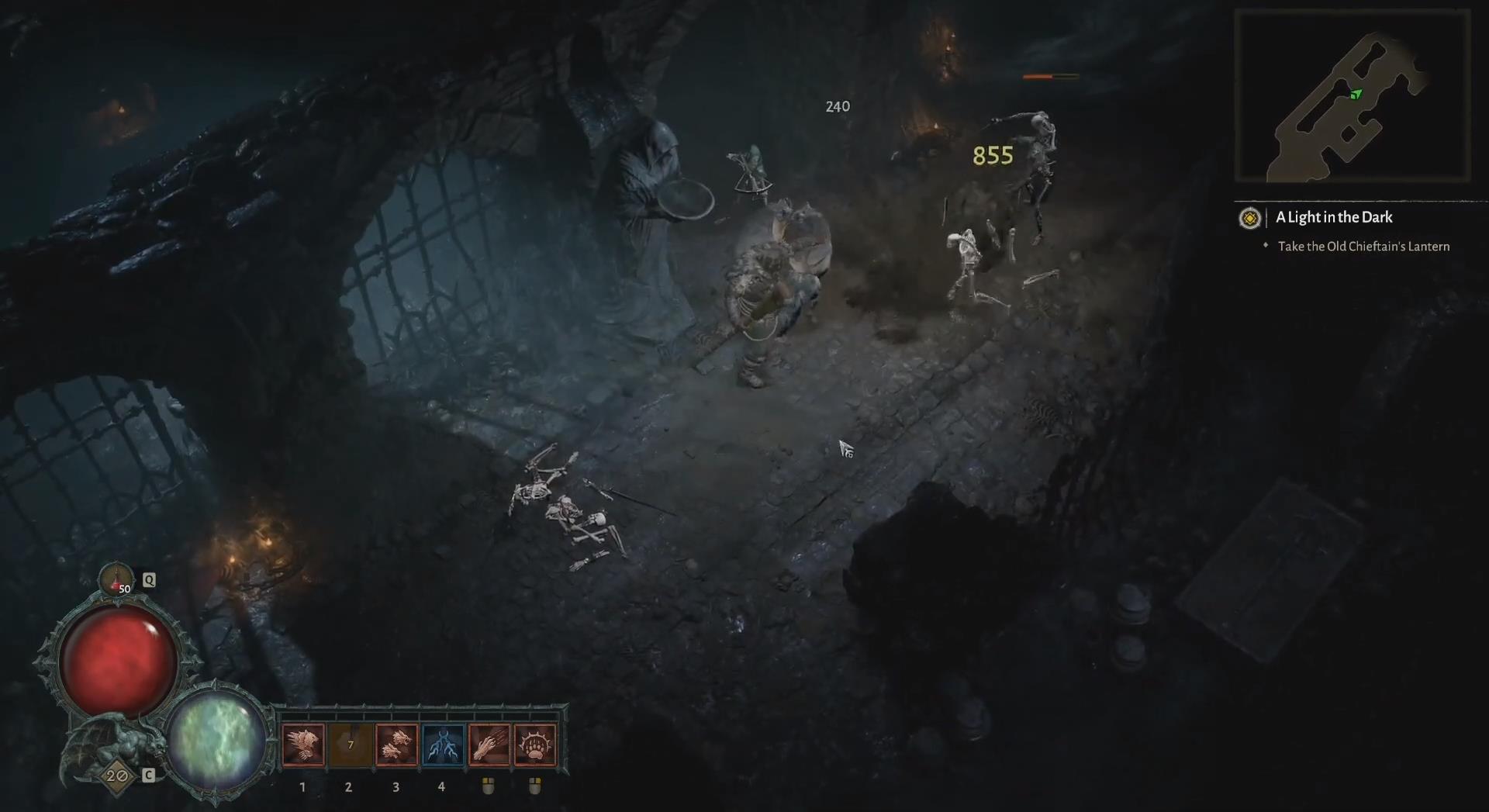Activate the twin wolf heads skill
This screenshot has width=1489, height=812.
coord(396,745)
